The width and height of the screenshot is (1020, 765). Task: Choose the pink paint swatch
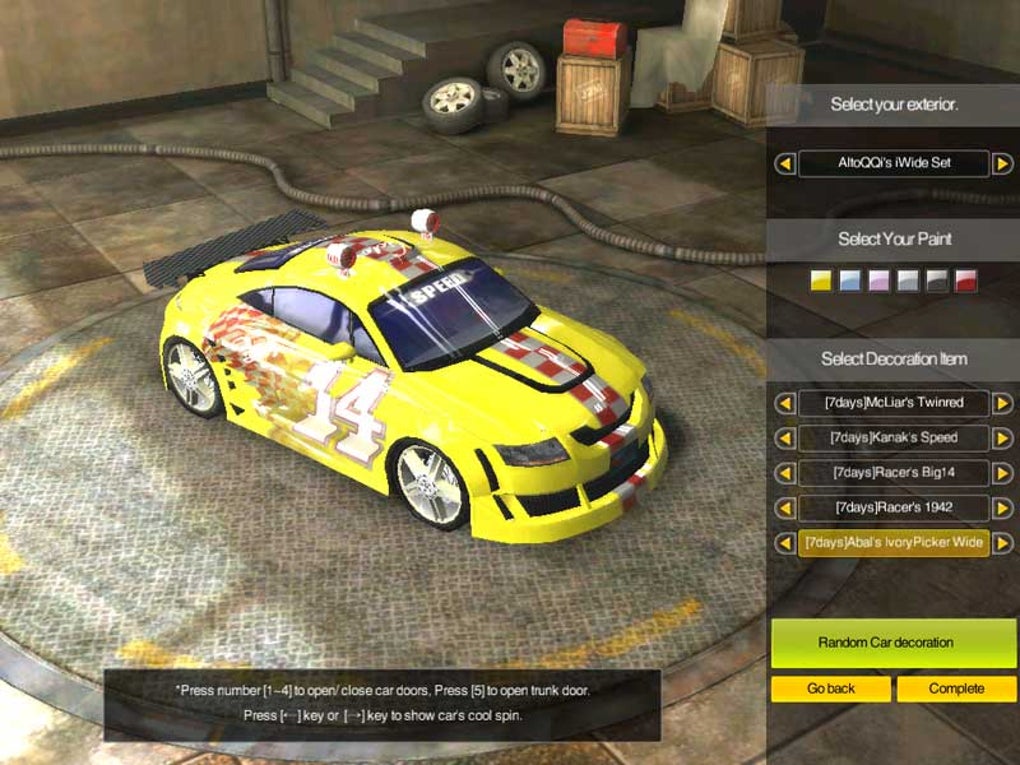tap(879, 281)
